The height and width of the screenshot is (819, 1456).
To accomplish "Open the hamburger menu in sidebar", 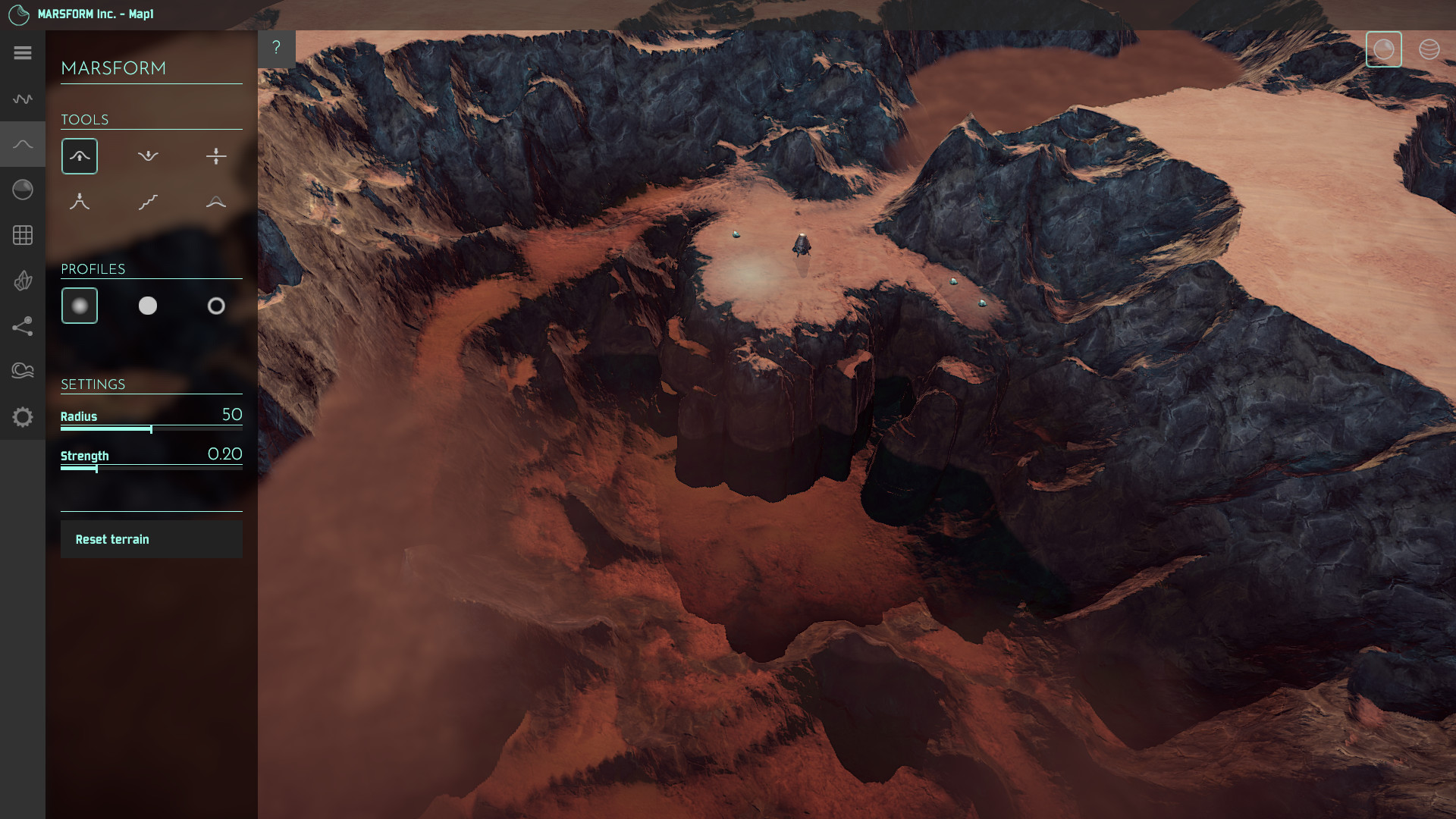I will [x=23, y=53].
